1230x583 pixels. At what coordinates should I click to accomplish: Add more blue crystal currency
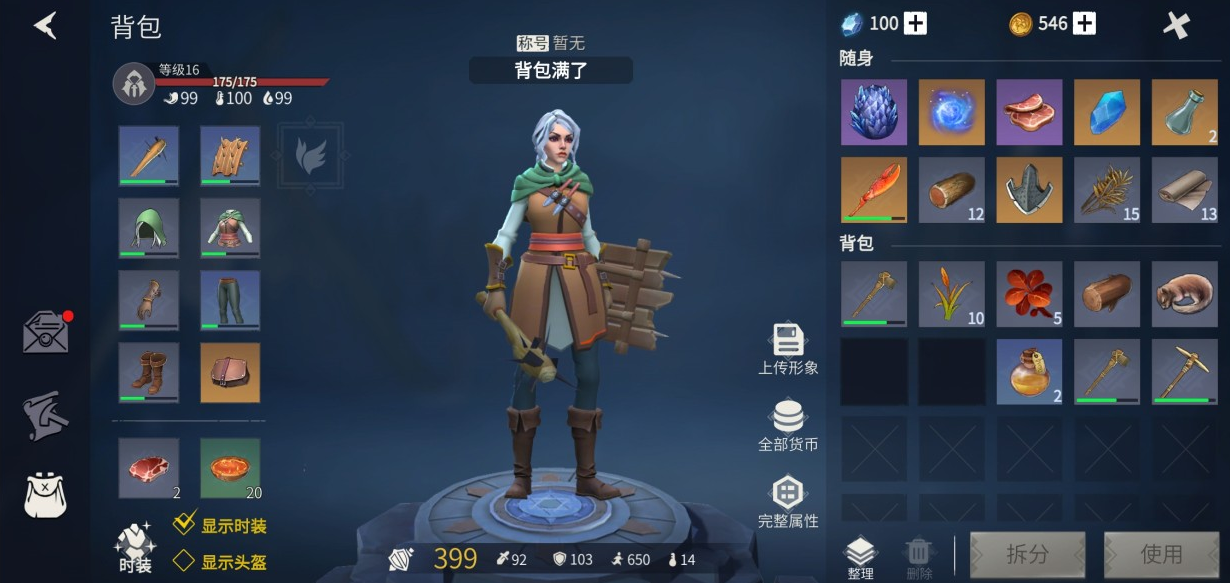(915, 24)
